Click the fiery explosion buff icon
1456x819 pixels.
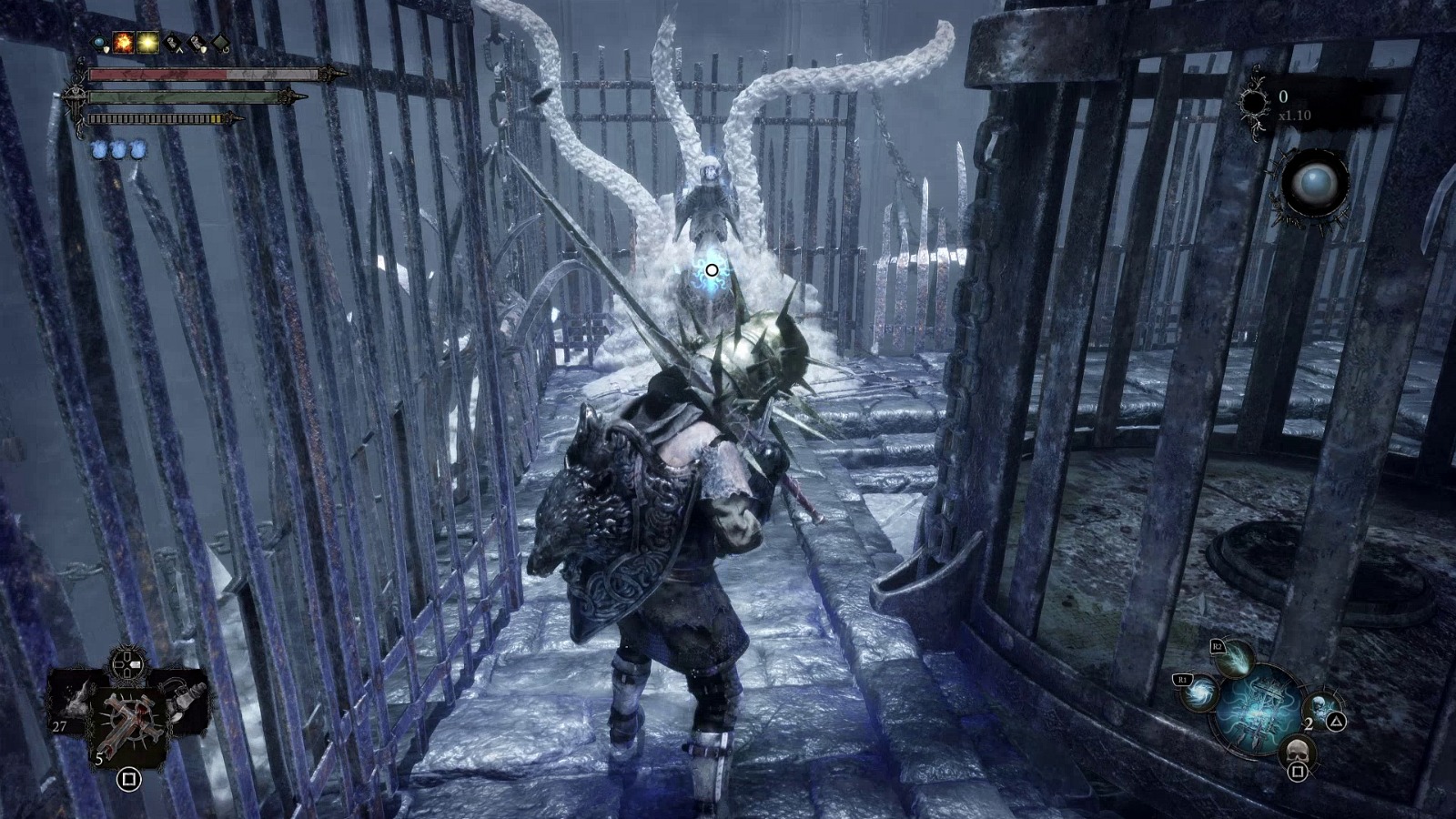coord(124,43)
